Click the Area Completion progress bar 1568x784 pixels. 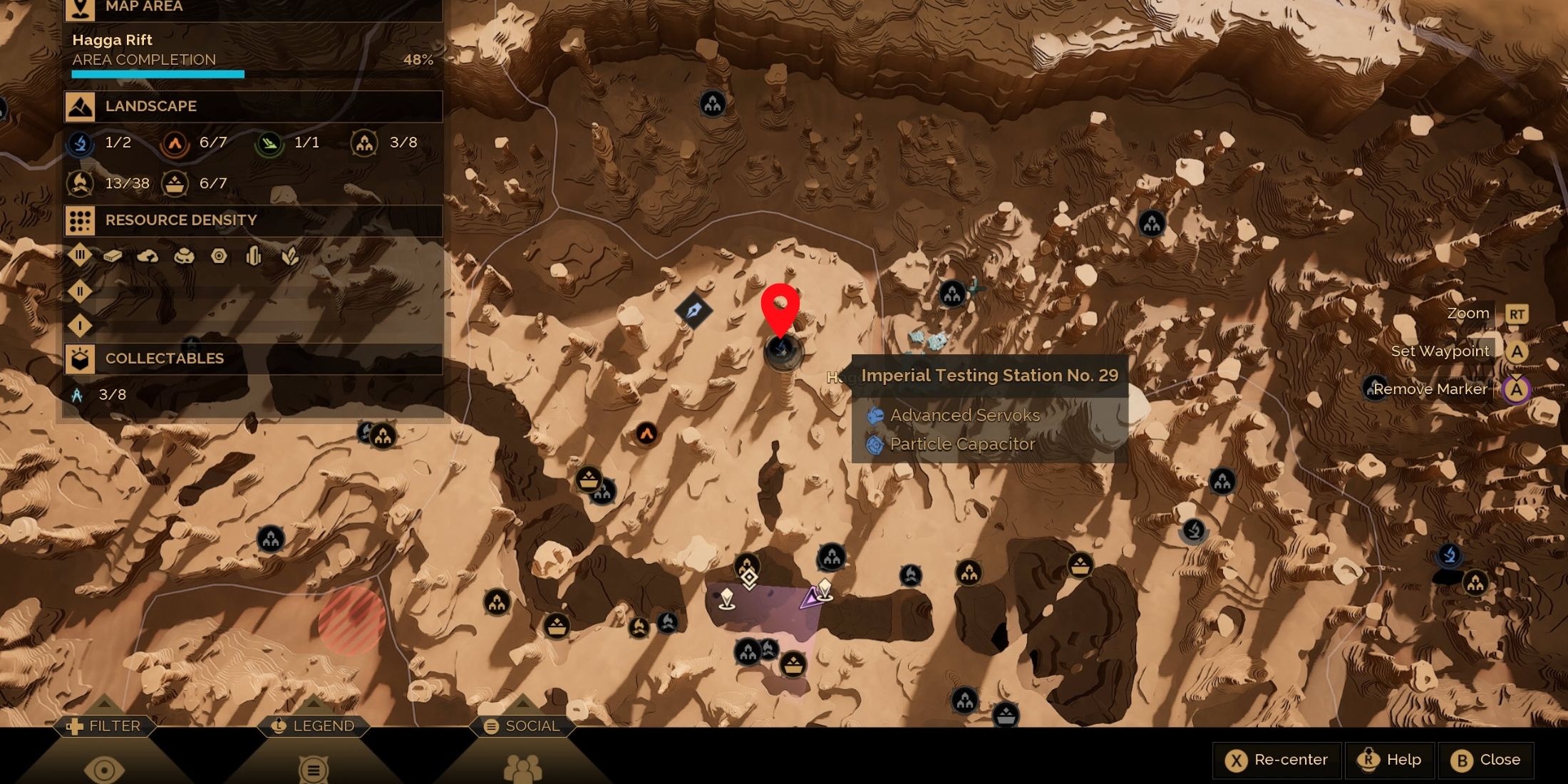(157, 73)
